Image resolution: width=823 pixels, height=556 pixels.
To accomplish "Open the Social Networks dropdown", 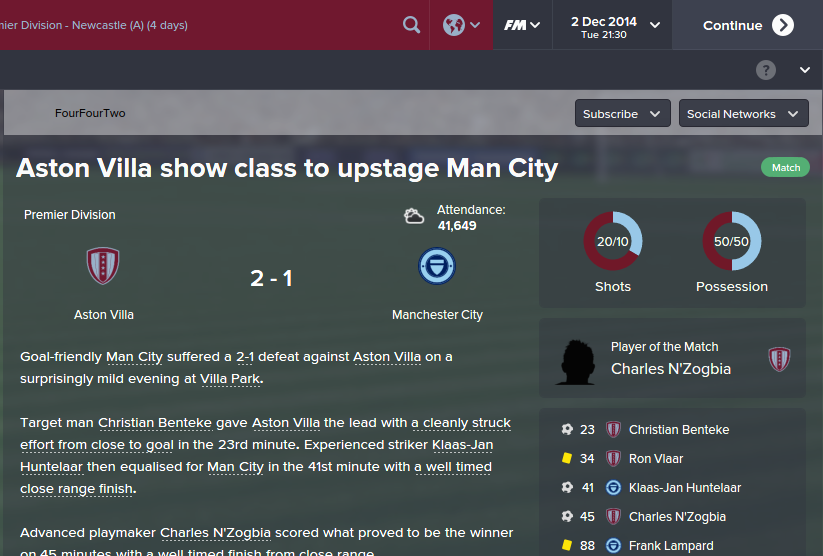I will pos(743,114).
